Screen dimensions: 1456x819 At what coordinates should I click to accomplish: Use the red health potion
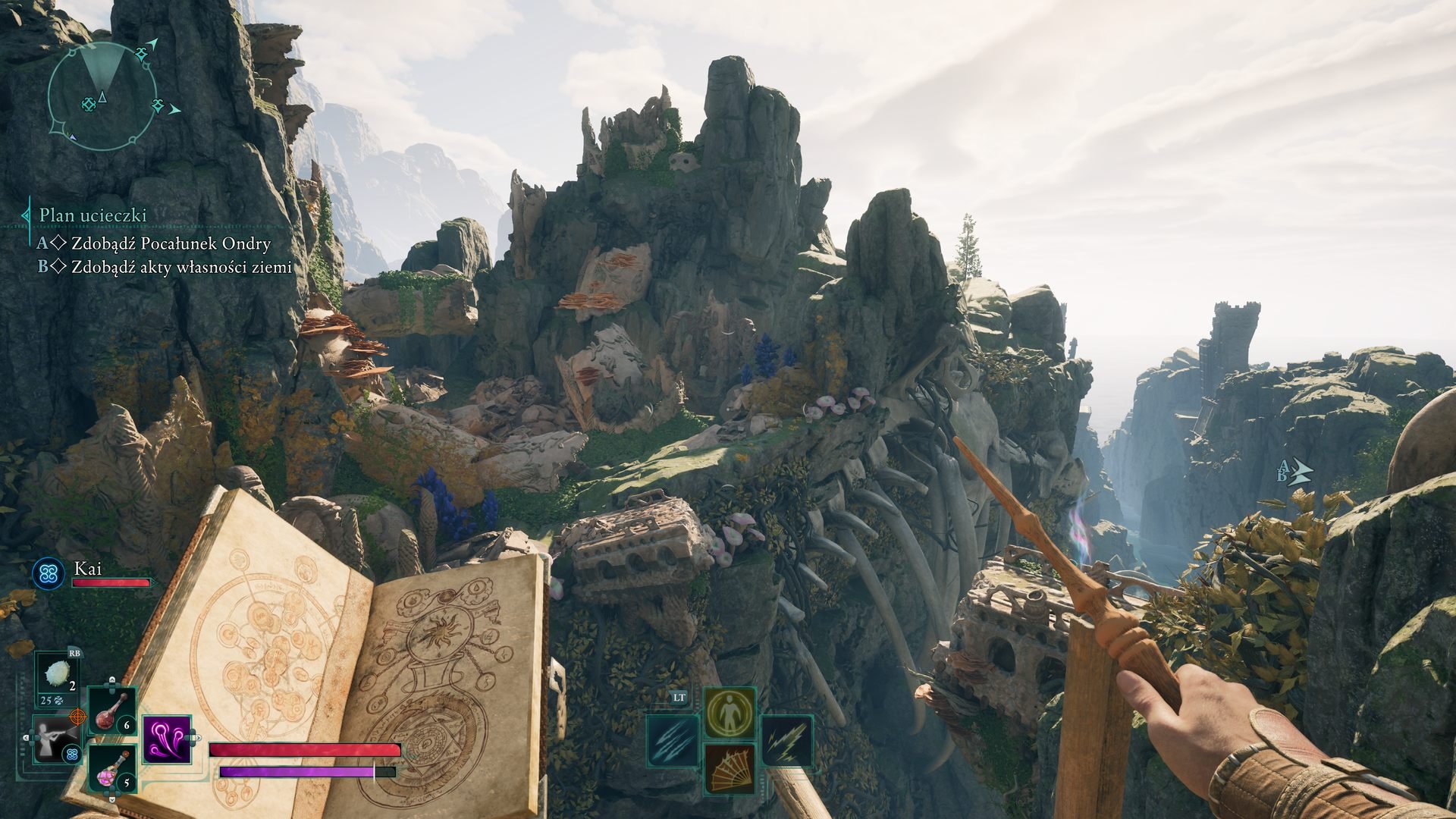112,711
